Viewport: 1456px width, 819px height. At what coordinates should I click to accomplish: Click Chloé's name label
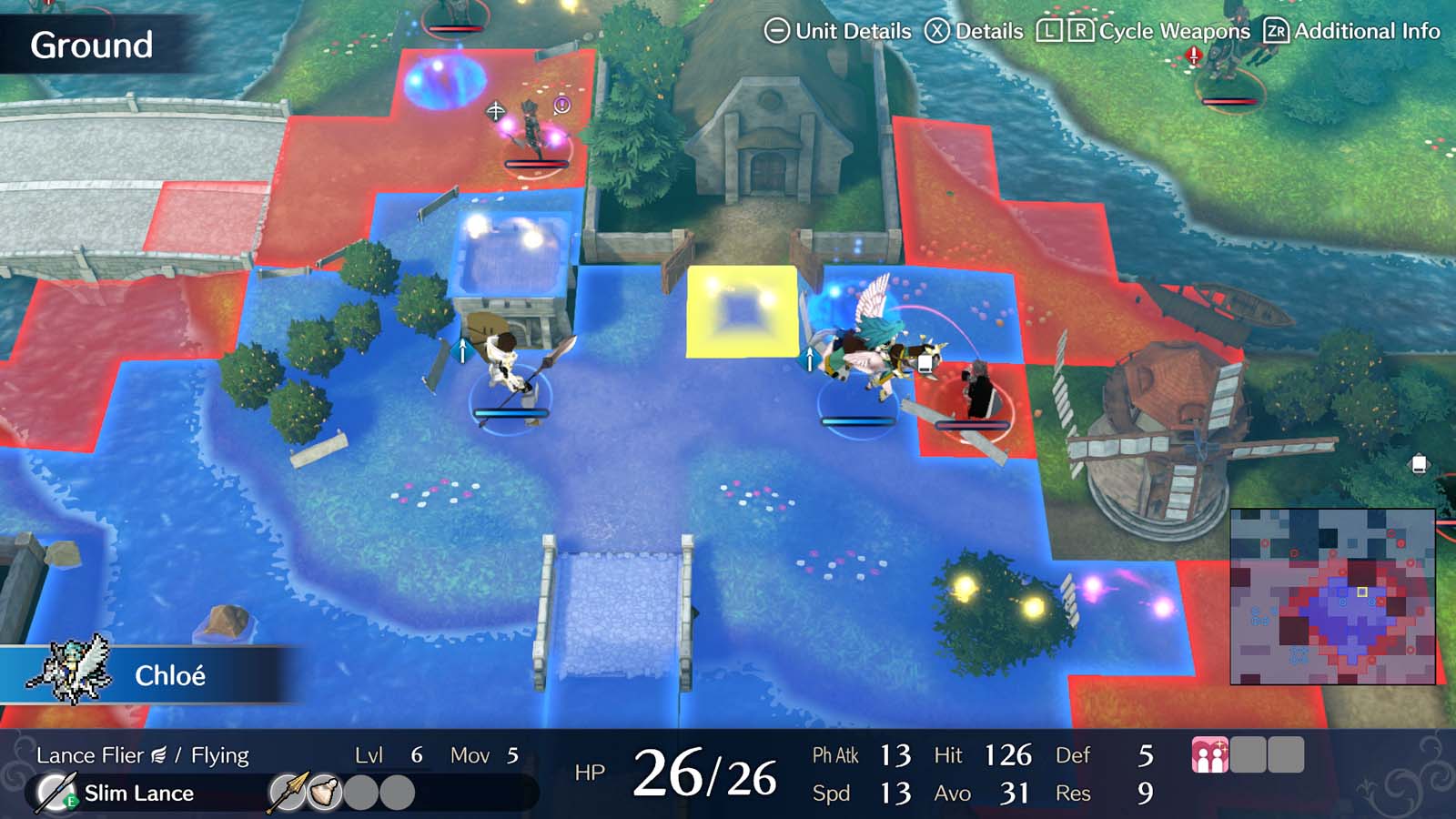coord(171,675)
